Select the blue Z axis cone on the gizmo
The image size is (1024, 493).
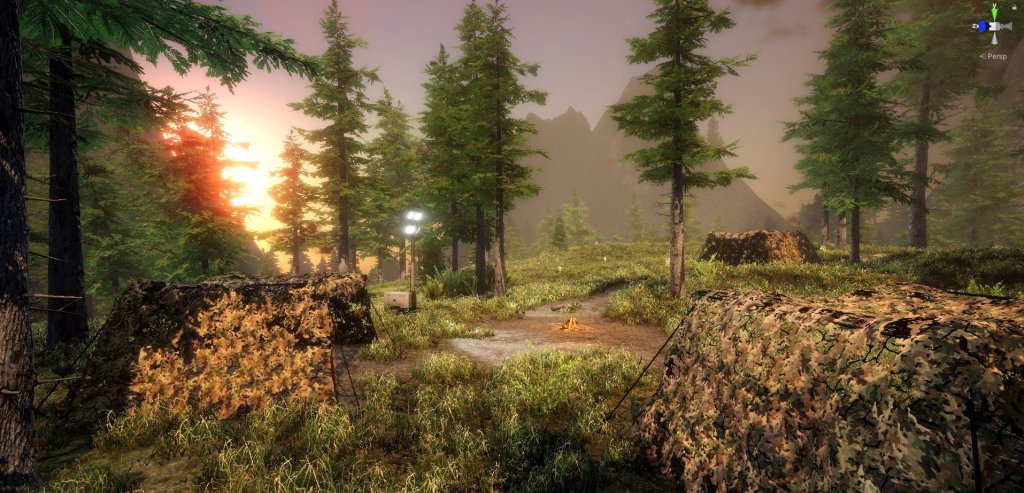[982, 26]
